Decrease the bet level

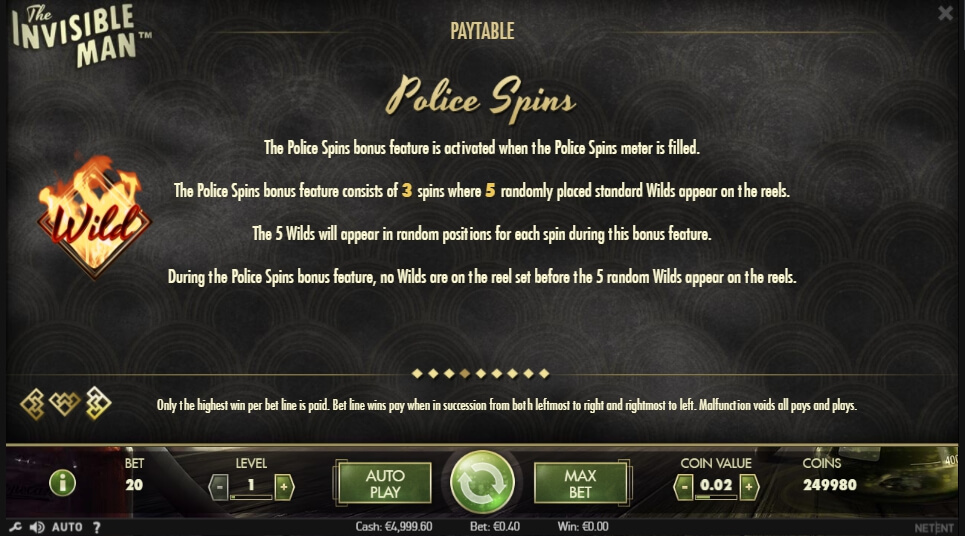pos(220,487)
